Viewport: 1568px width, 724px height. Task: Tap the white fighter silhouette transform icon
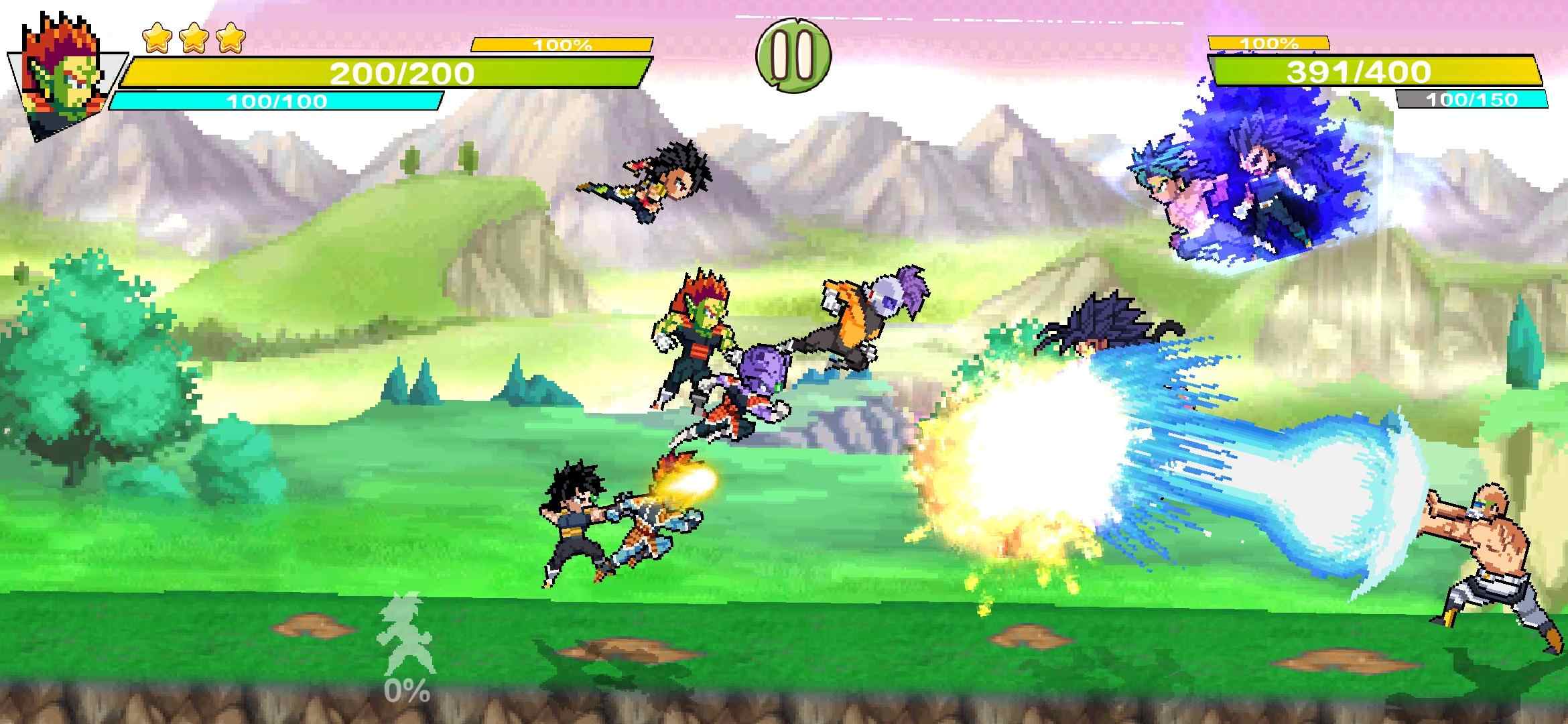404,634
